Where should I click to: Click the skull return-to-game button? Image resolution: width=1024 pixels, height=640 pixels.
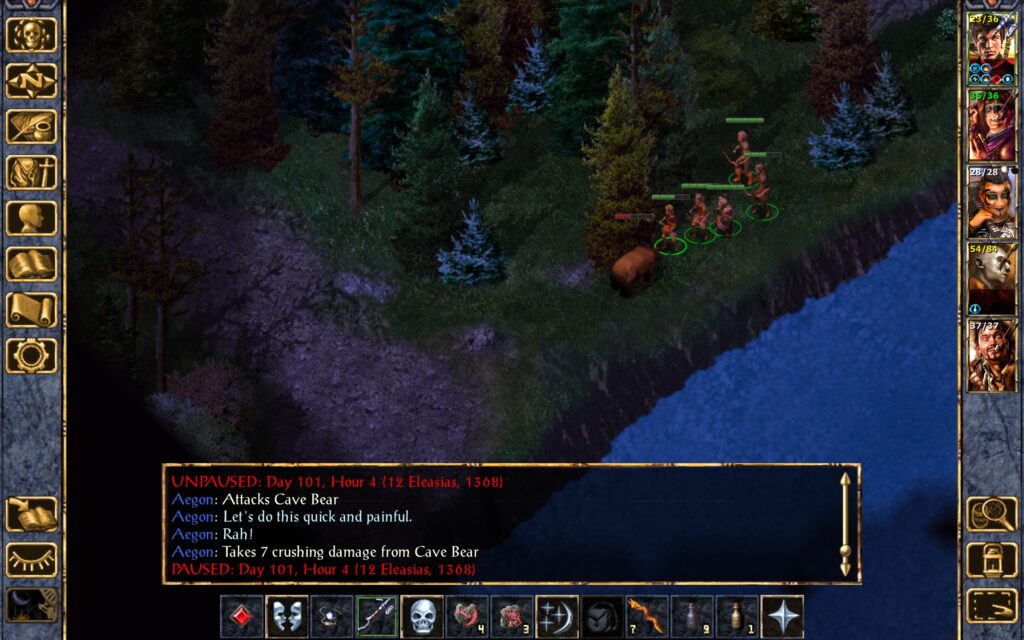pos(32,35)
